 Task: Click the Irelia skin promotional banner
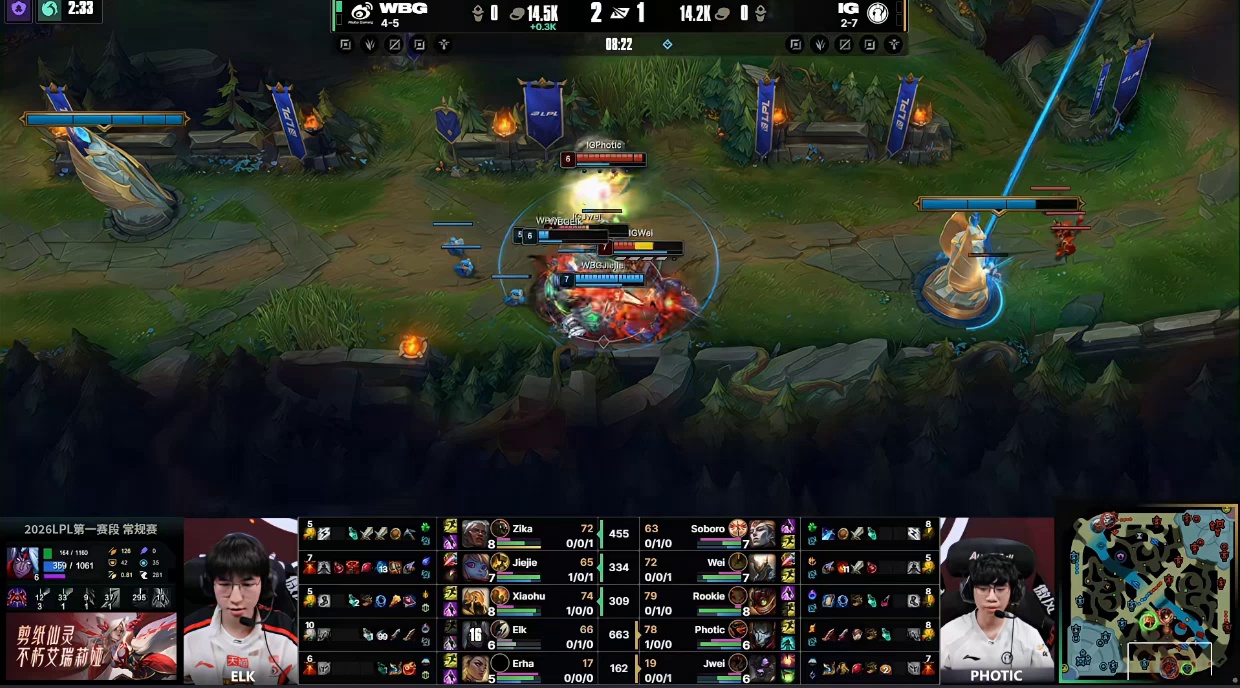pyautogui.click(x=90, y=647)
